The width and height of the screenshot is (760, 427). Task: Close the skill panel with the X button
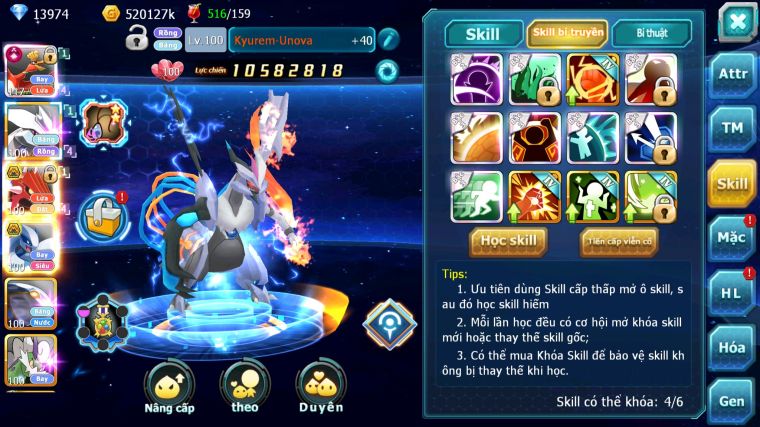737,21
